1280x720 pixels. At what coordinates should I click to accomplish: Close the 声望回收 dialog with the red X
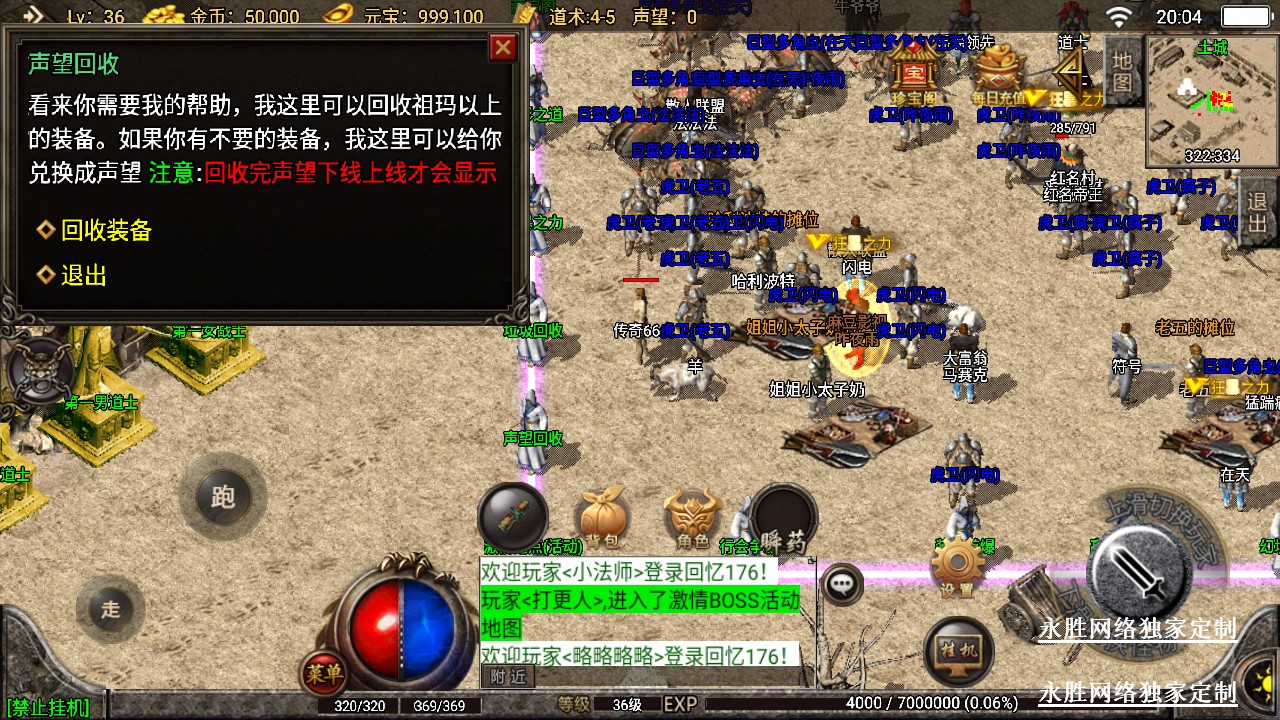[503, 48]
